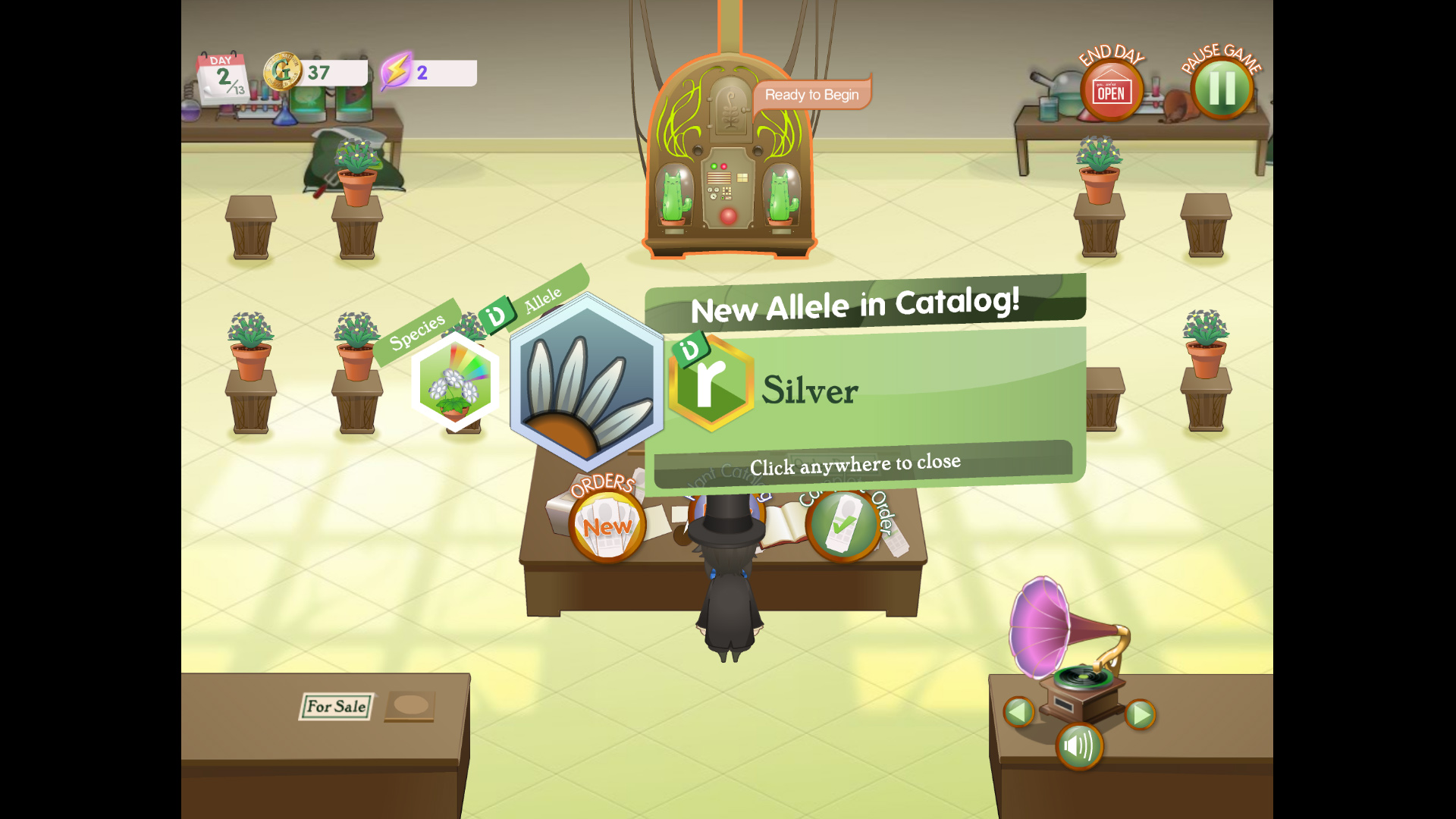Click the For Sale sign

[337, 706]
